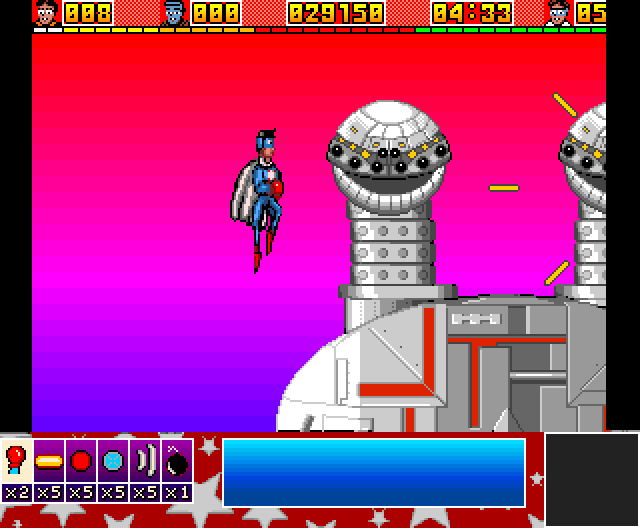Choose the yellow capsule bullet weapon
Viewport: 640px width, 528px height.
click(x=49, y=461)
